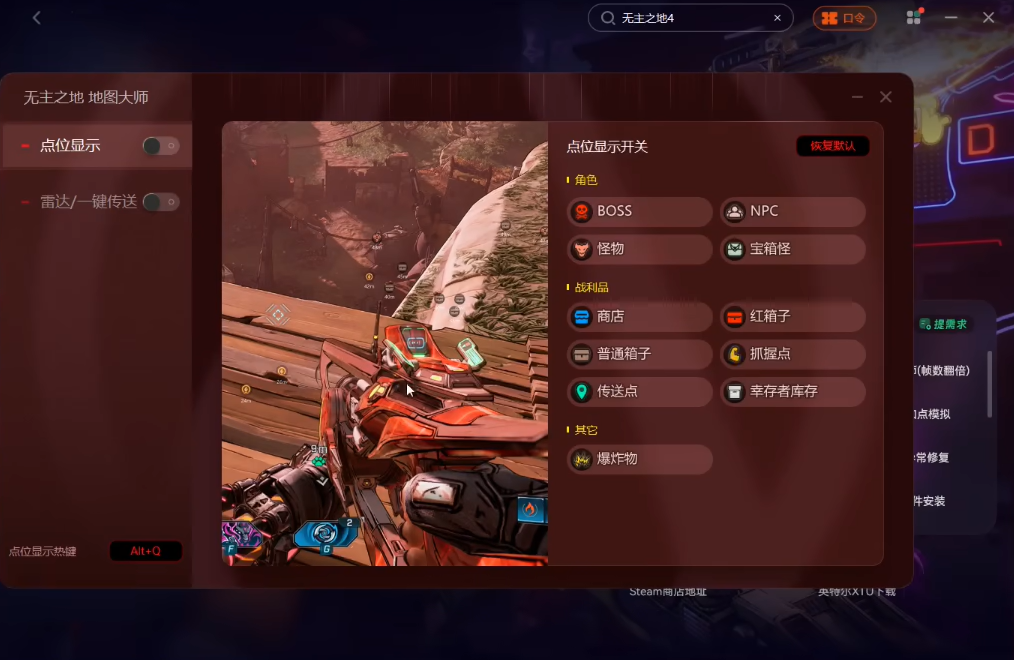The image size is (1014, 660).
Task: Open the 口令 button in top bar
Action: tap(844, 18)
